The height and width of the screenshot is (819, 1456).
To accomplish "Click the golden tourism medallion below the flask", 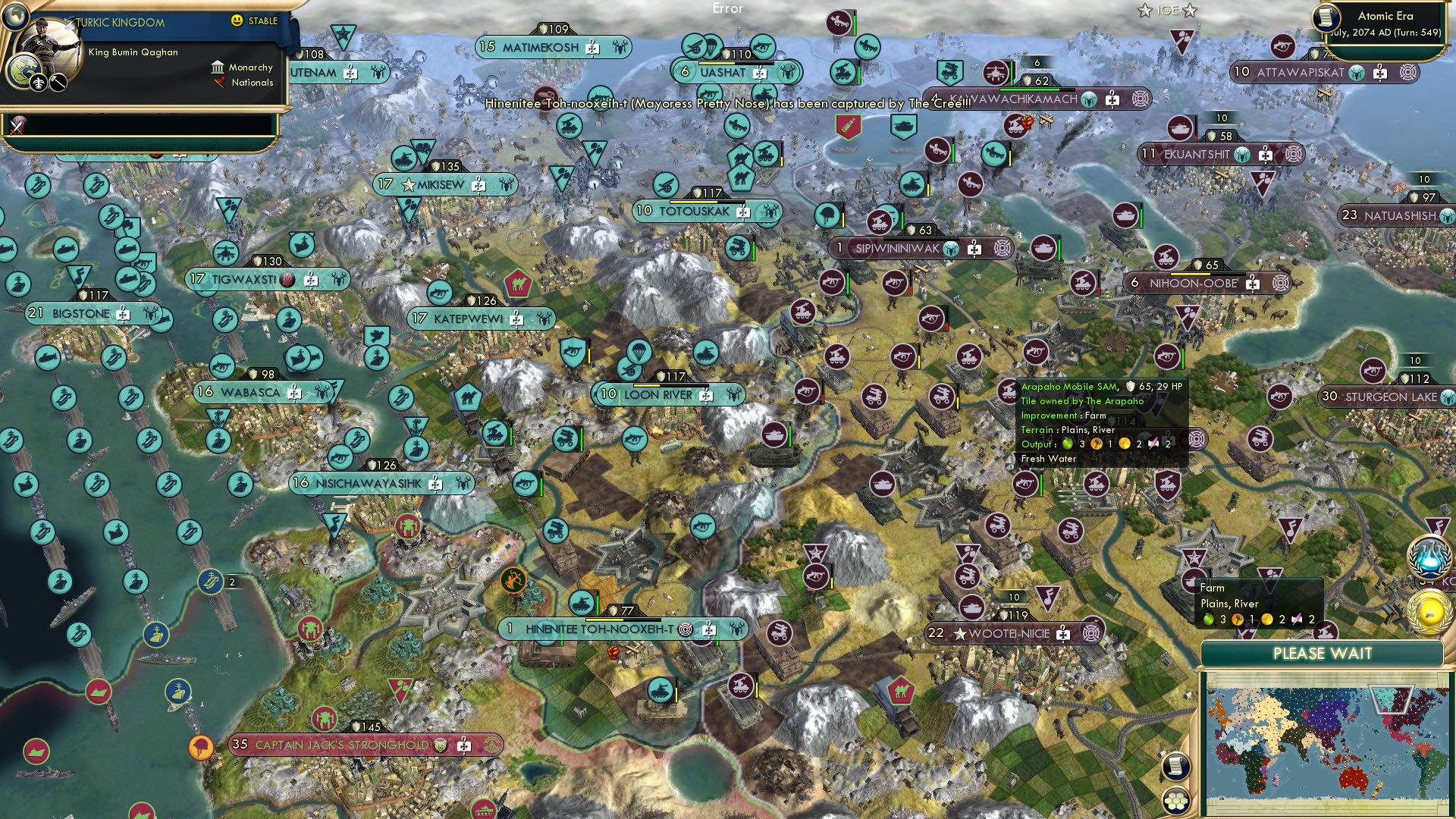I will (1429, 611).
